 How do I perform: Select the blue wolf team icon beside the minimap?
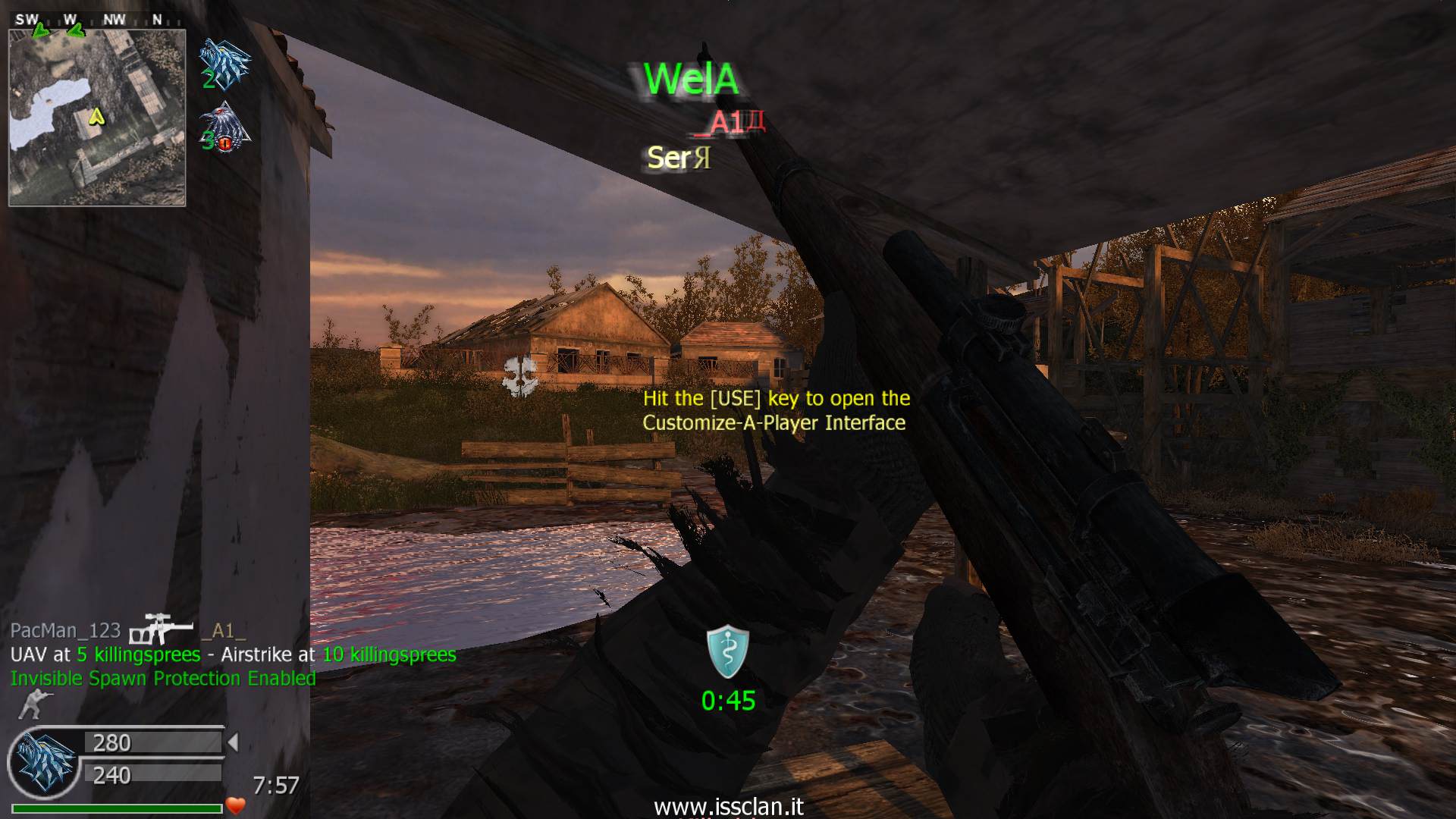tap(223, 64)
